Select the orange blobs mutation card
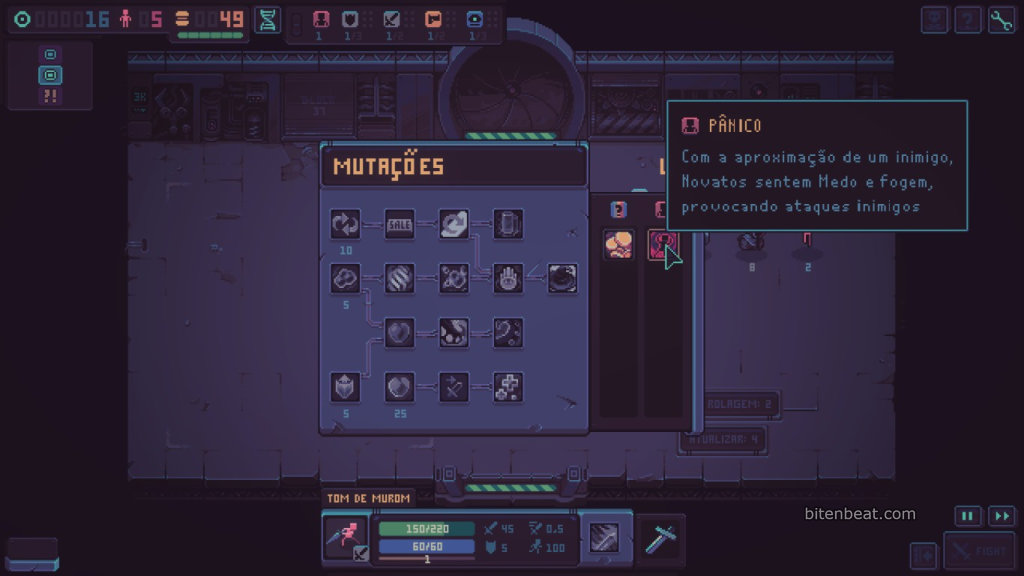Image resolution: width=1024 pixels, height=576 pixels. [618, 245]
